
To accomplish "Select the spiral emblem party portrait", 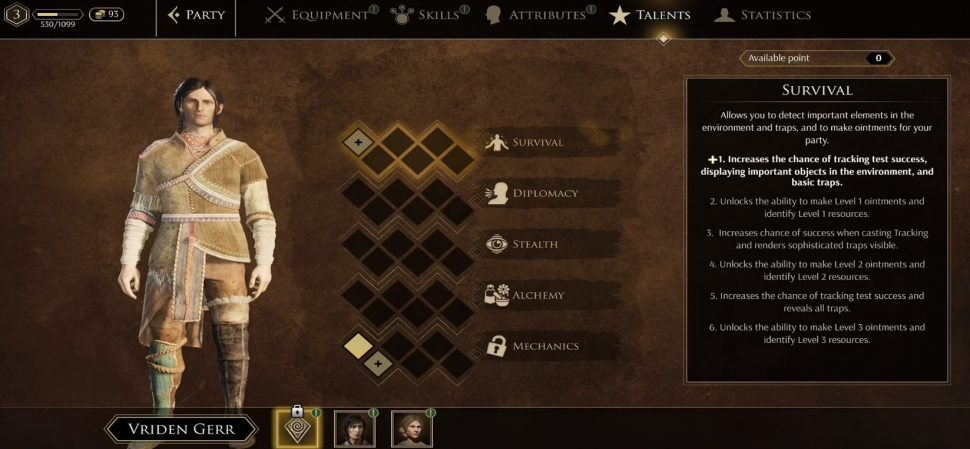I will coord(297,428).
